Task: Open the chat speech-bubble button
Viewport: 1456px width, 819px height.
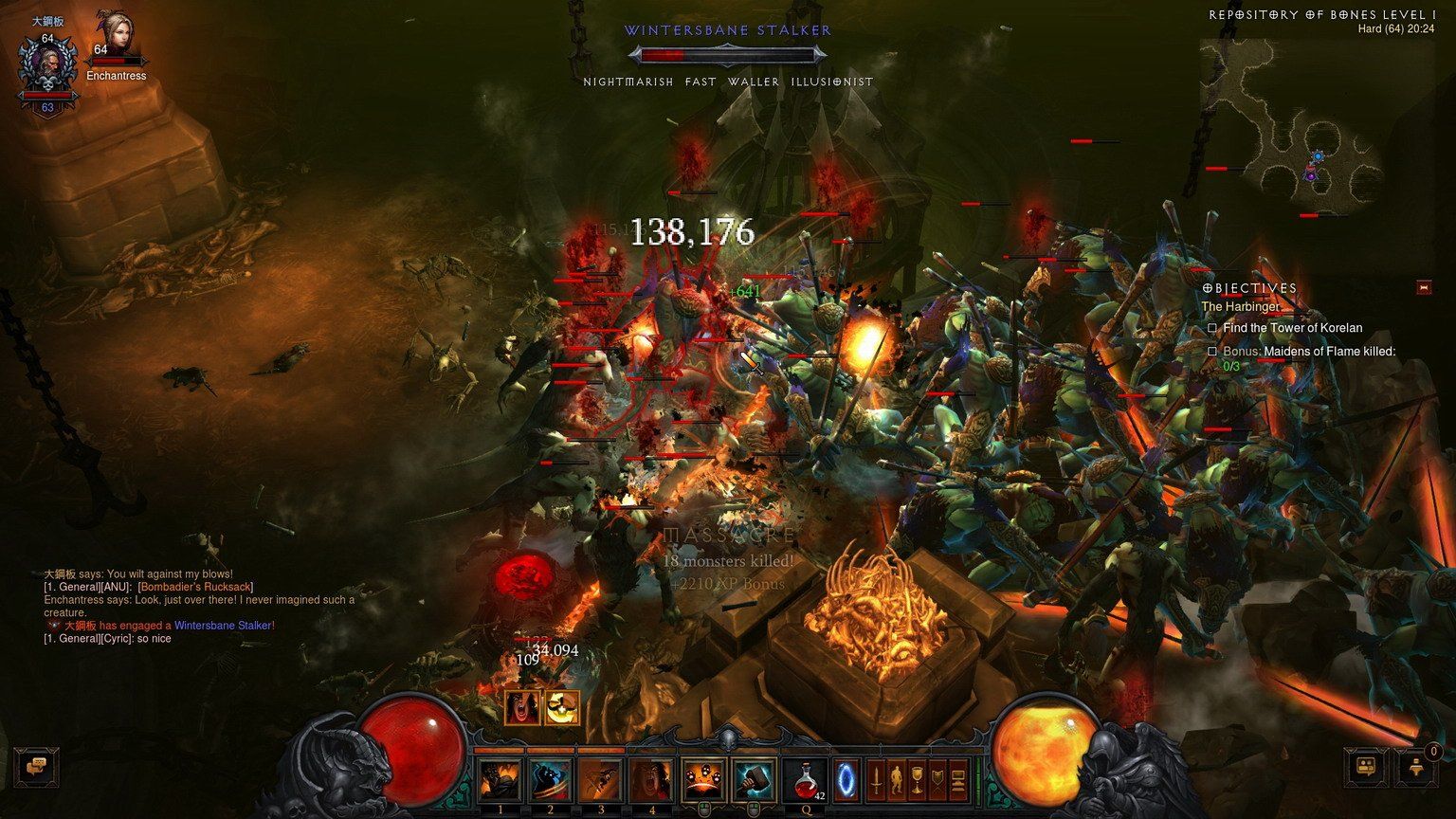Action: click(x=38, y=766)
